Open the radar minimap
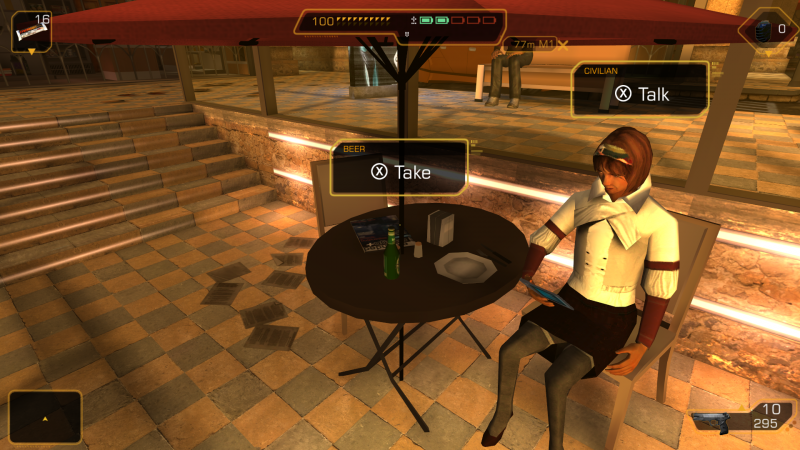 (45, 416)
